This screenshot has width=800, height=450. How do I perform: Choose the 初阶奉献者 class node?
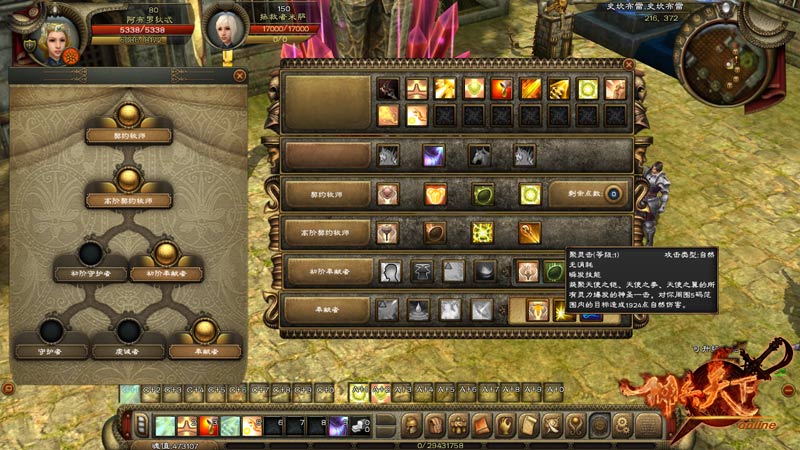tap(165, 254)
